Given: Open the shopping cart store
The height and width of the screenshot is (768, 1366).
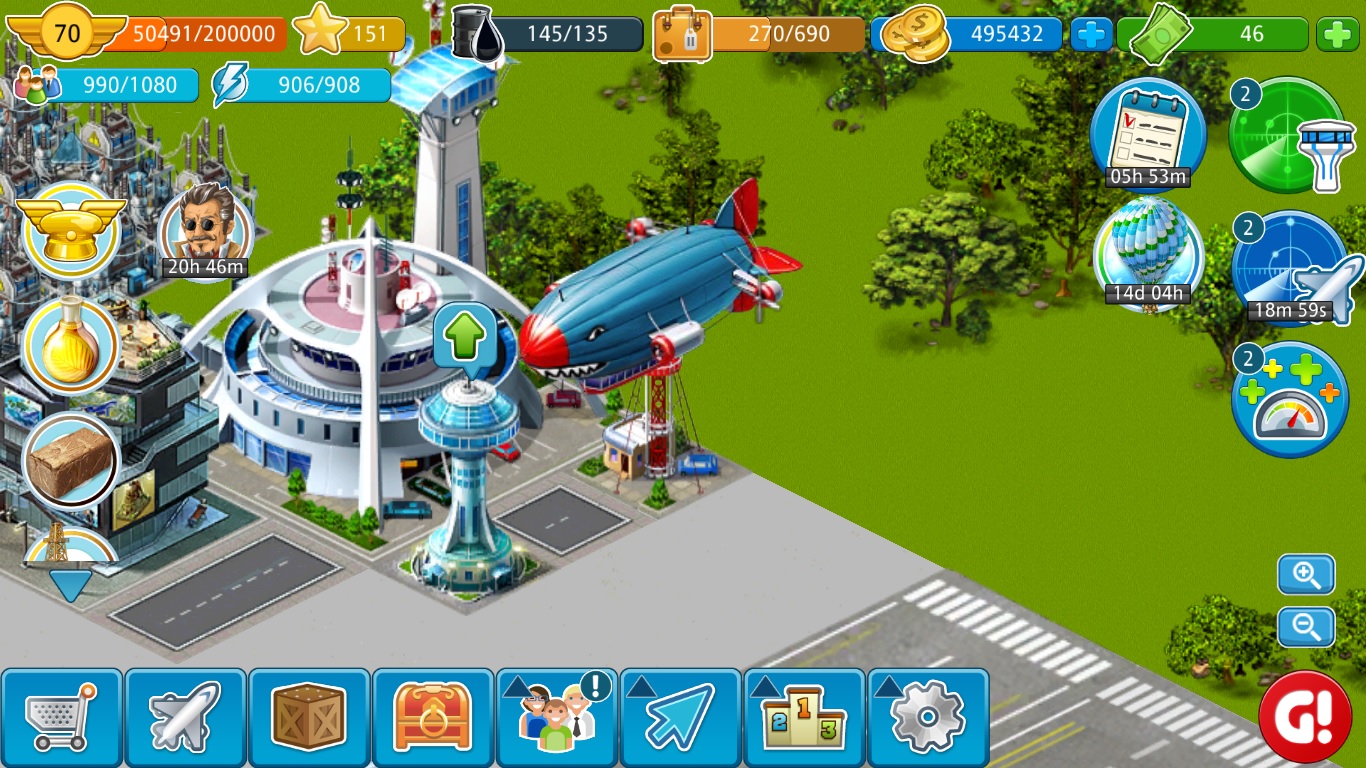Looking at the screenshot, I should (x=62, y=716).
